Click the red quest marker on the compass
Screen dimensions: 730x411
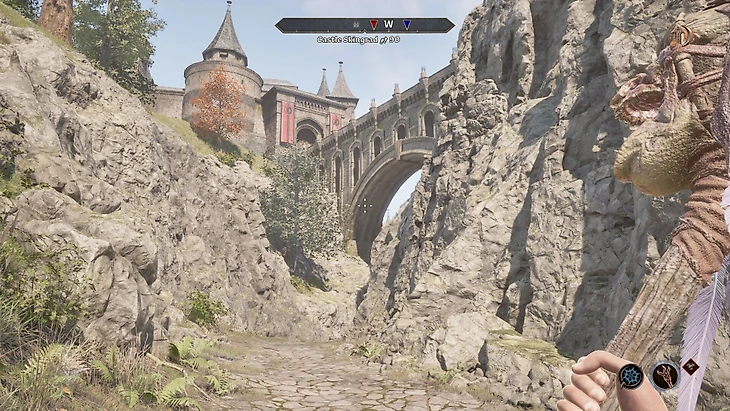point(374,25)
